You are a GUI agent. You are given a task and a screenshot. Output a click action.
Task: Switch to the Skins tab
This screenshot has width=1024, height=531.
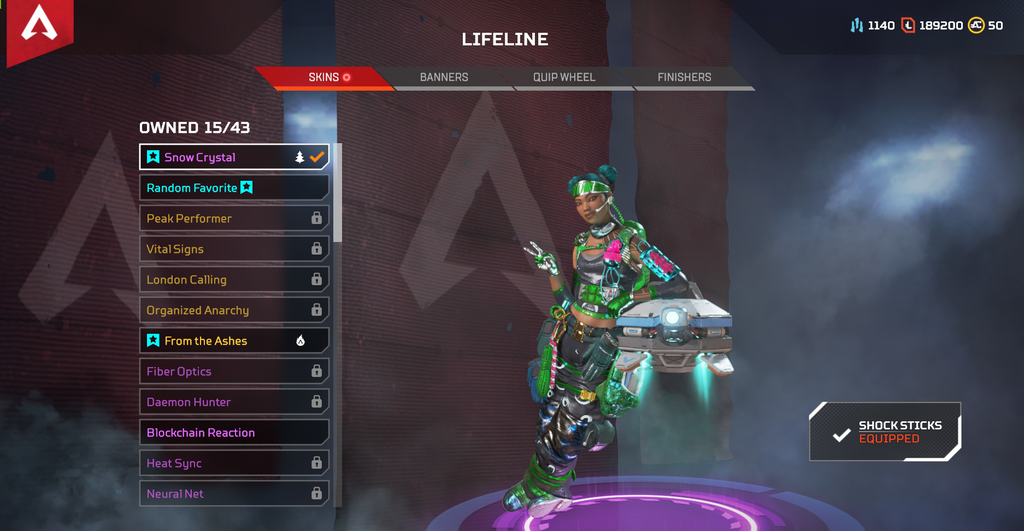[x=322, y=77]
